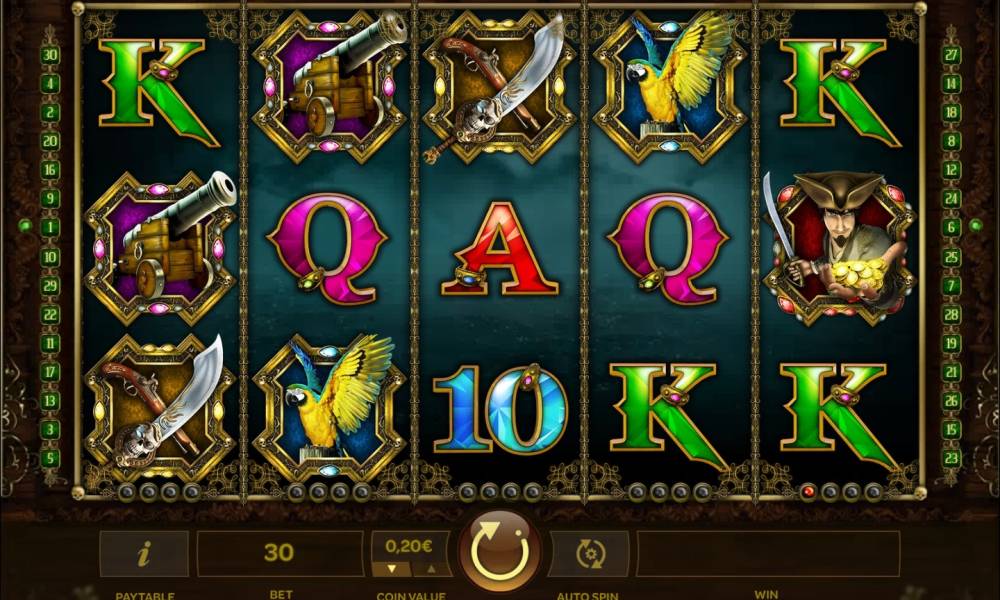Open the paytable info button
Viewport: 1000px width, 600px height.
coord(144,553)
